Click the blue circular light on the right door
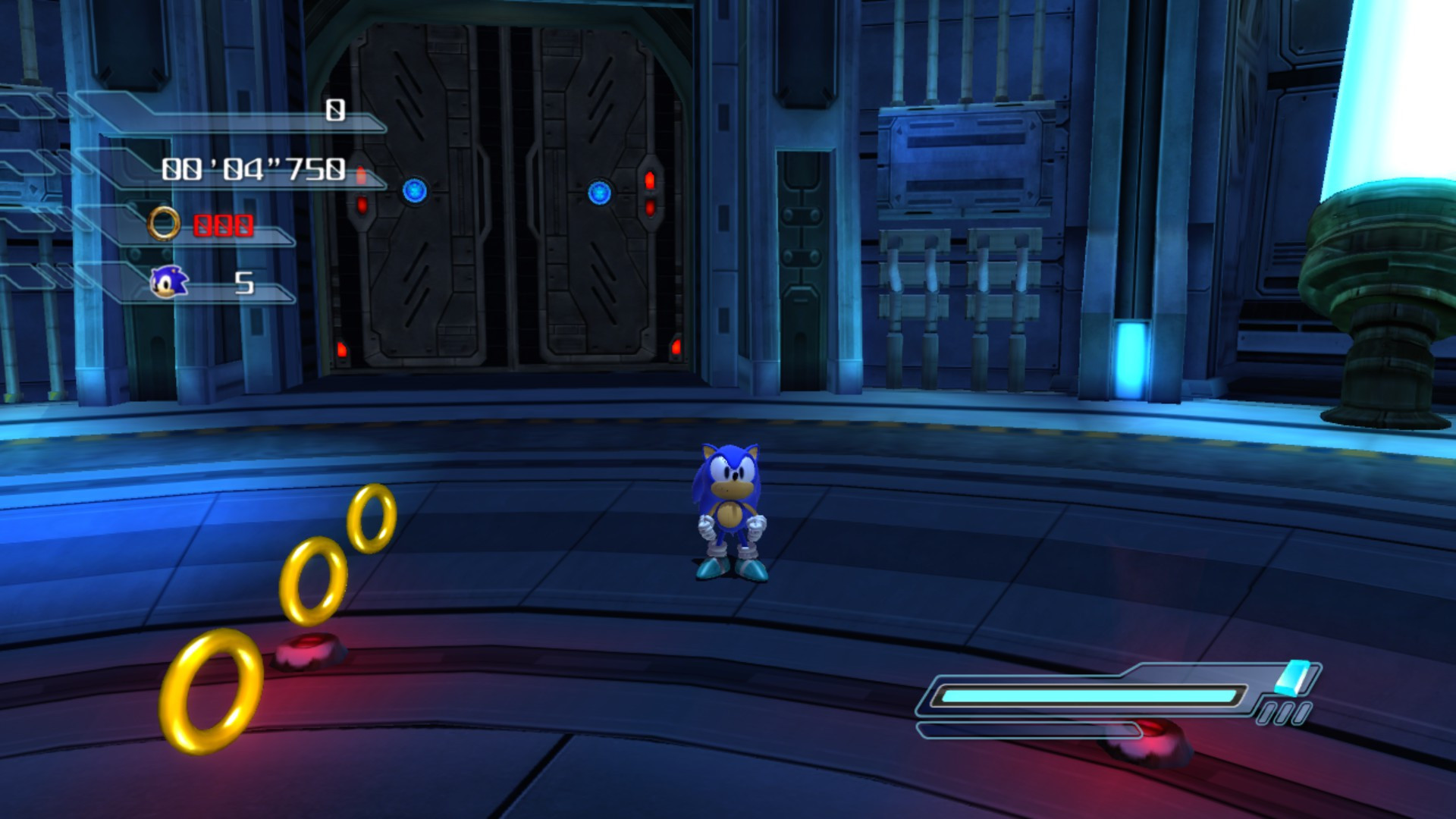This screenshot has width=1456, height=819. coord(601,193)
